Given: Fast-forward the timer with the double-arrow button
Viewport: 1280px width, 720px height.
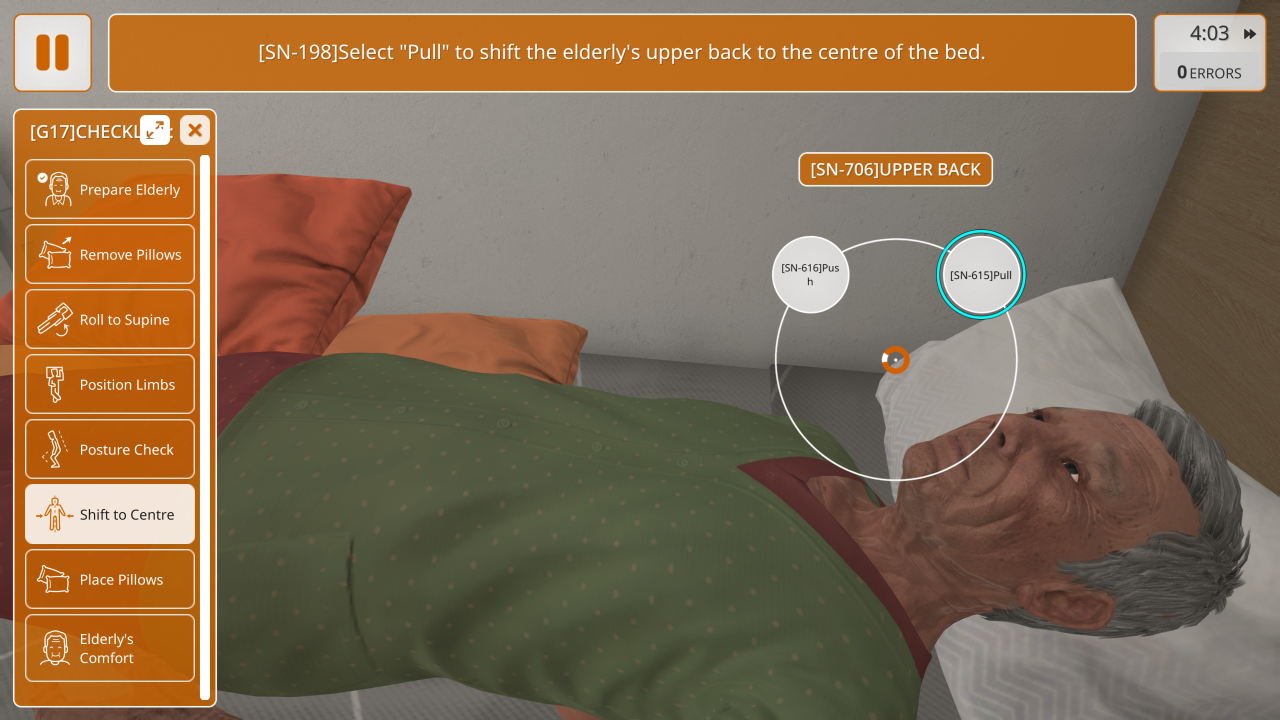Looking at the screenshot, I should 1250,34.
